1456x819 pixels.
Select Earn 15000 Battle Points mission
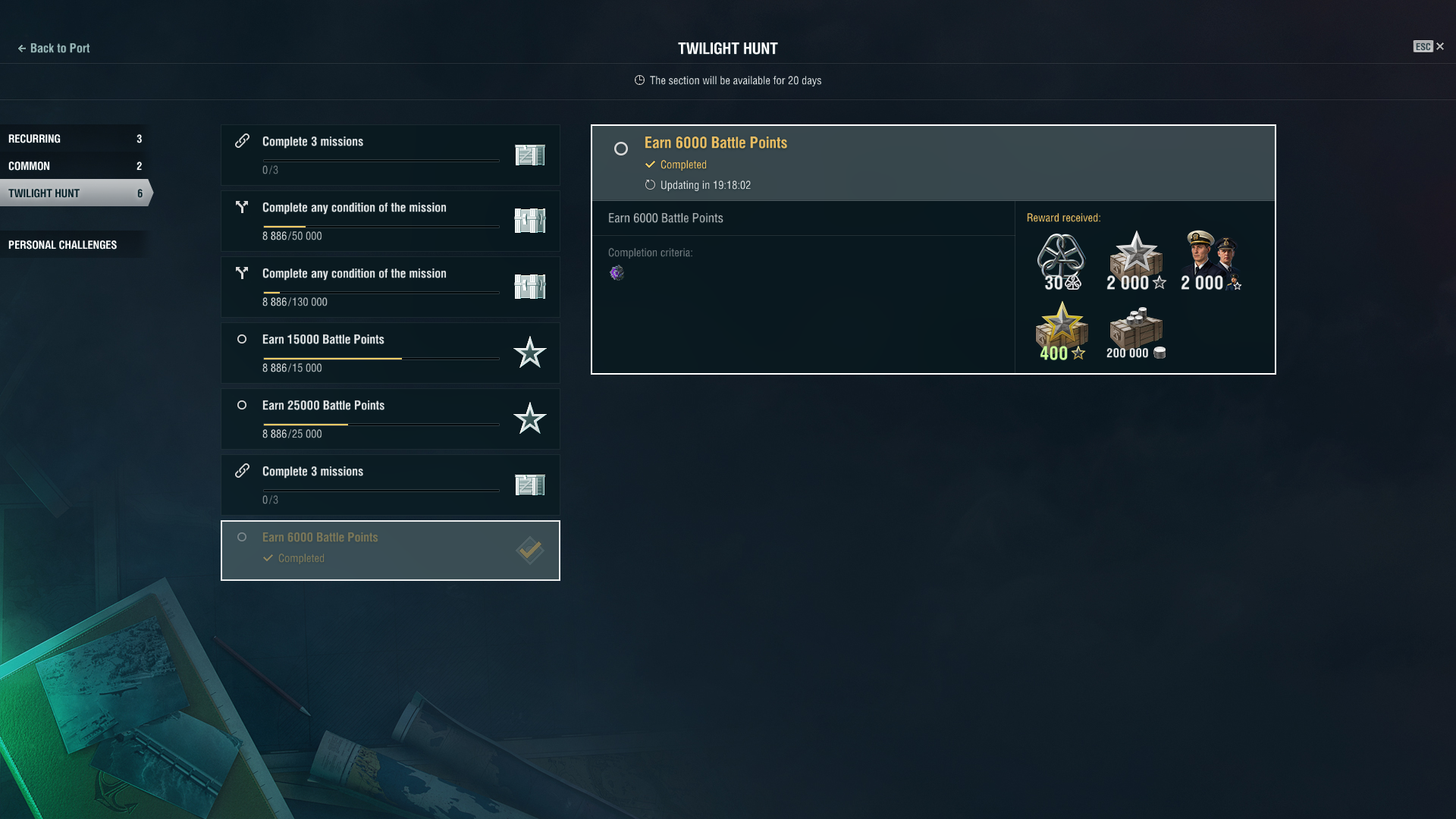(390, 353)
